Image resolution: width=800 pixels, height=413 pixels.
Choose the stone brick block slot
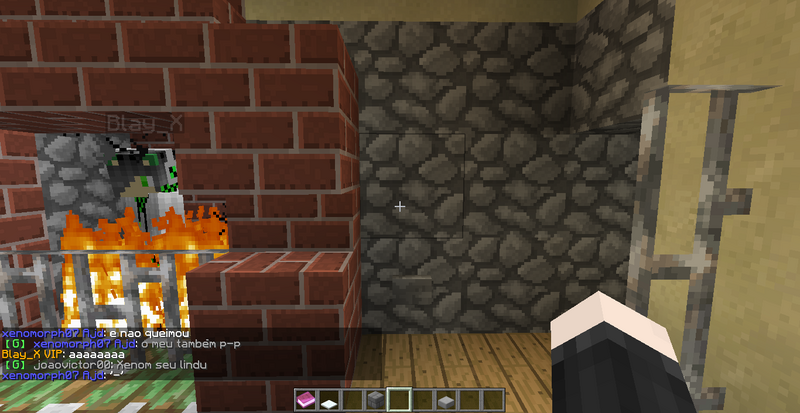pyautogui.click(x=376, y=401)
